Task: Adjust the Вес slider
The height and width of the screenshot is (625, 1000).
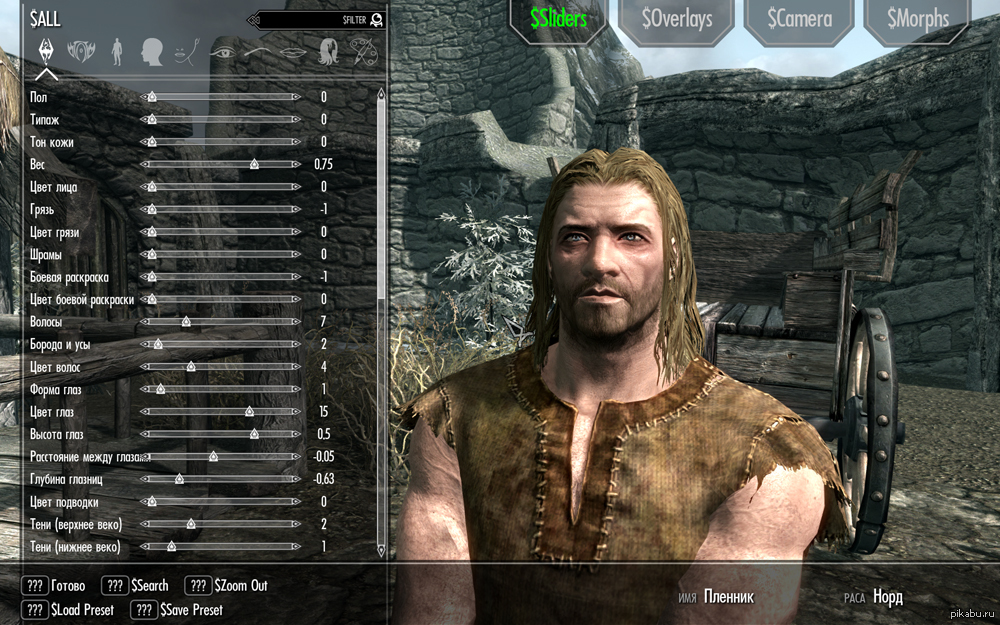Action: pos(221,164)
